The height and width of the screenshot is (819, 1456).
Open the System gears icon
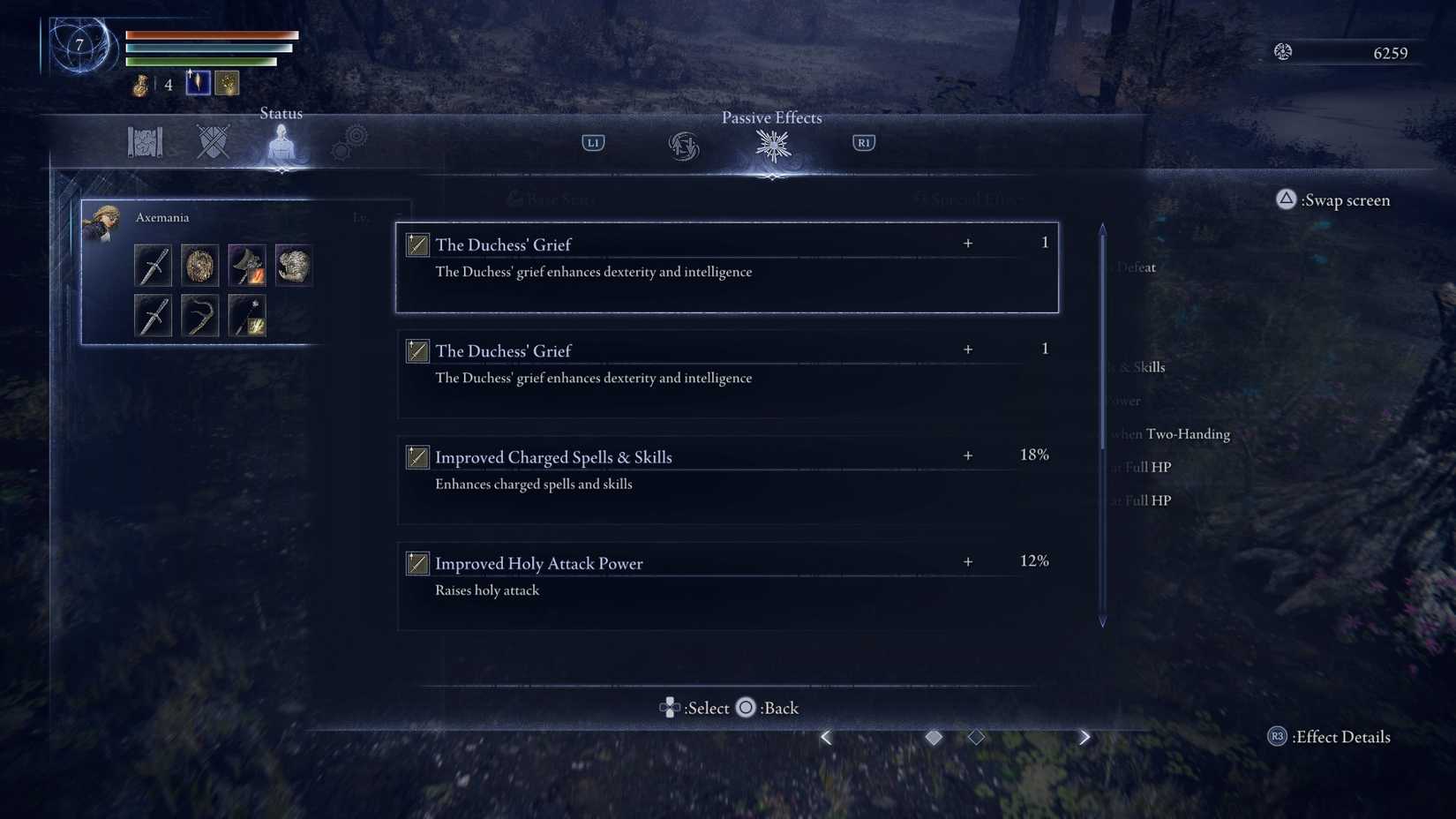point(350,139)
